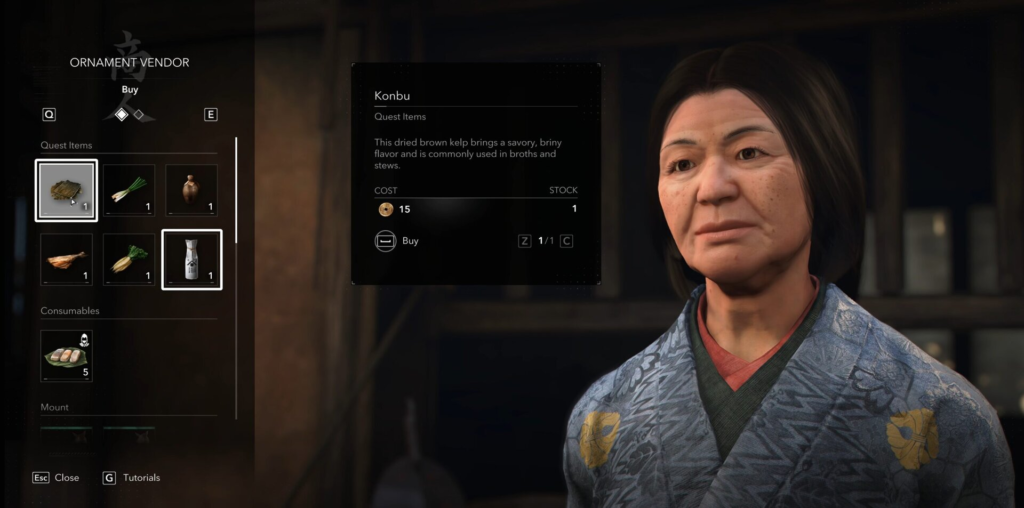This screenshot has width=1024, height=508.
Task: Choose the green onion quest item
Action: coord(129,190)
